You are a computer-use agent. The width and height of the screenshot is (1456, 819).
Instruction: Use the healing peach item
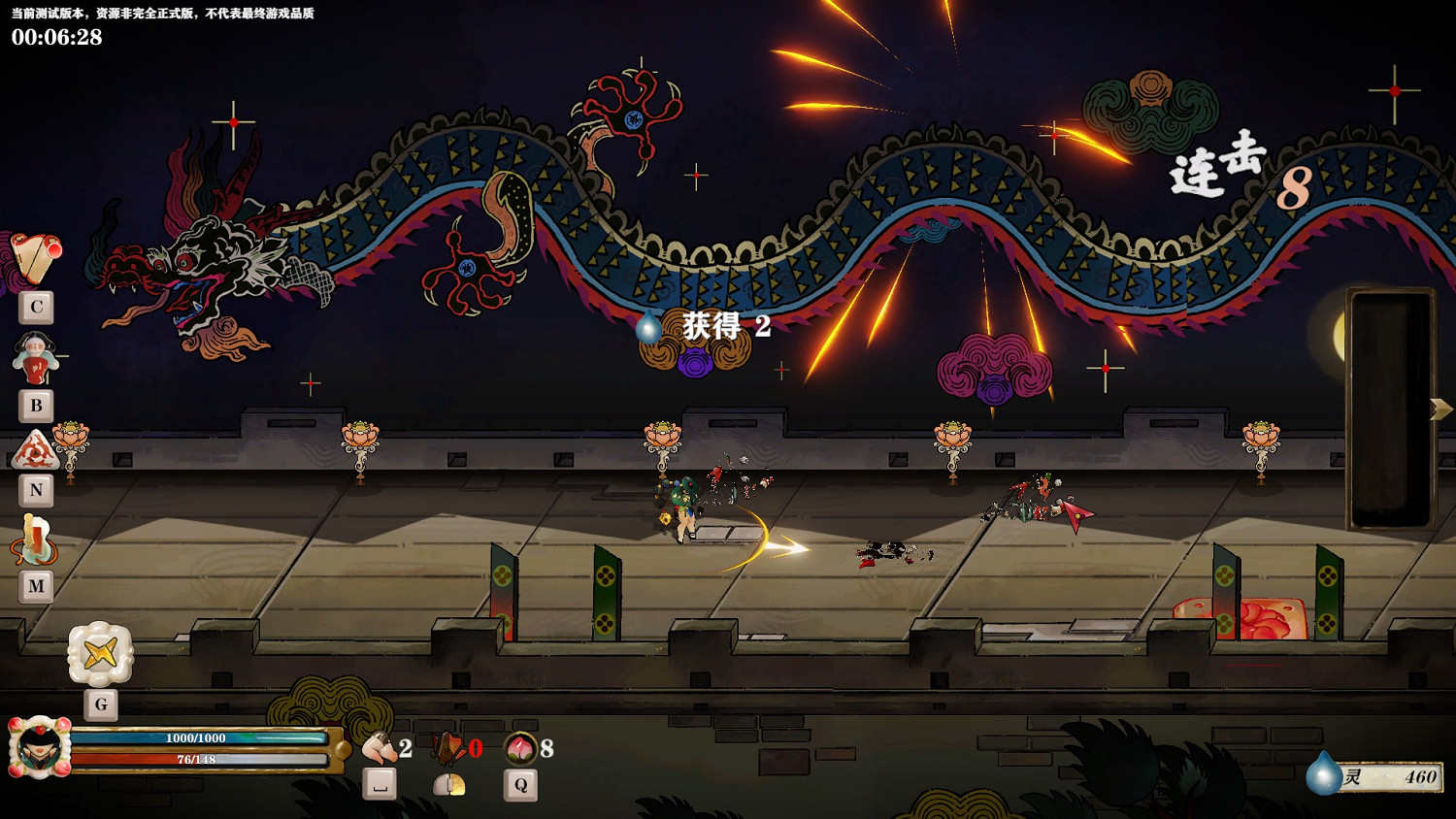pos(521,748)
